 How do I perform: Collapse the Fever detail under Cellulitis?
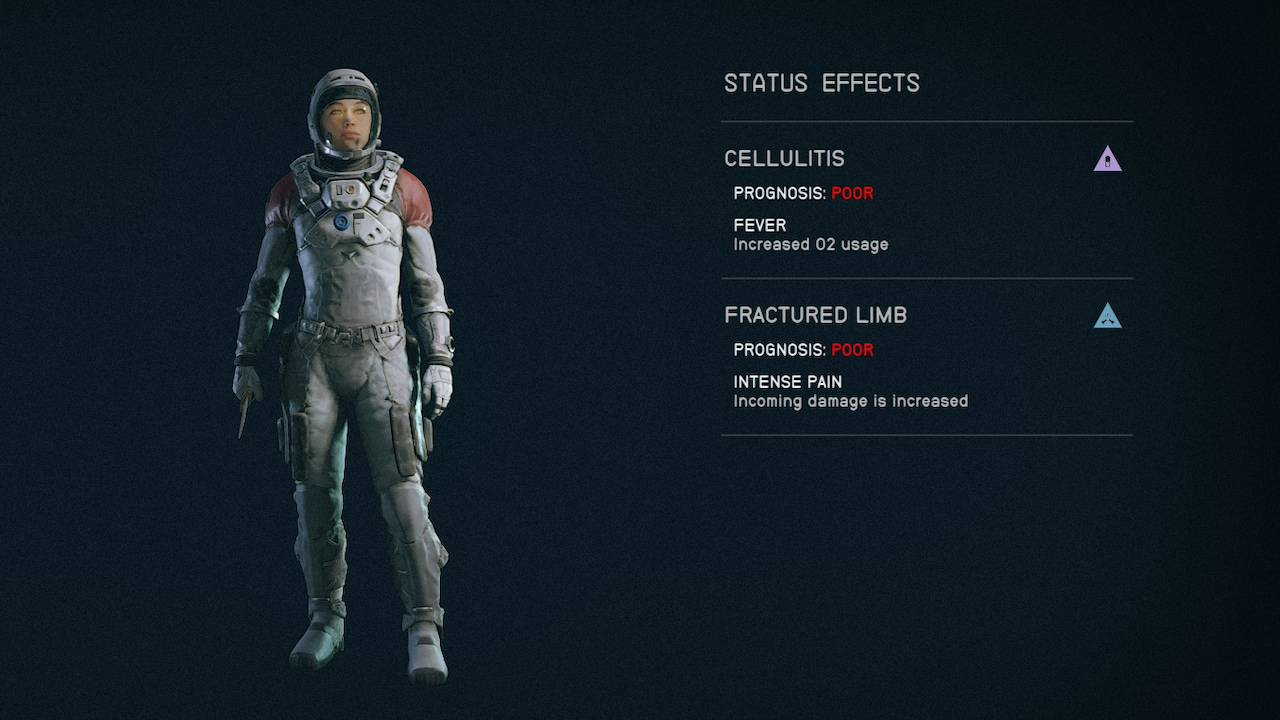759,225
